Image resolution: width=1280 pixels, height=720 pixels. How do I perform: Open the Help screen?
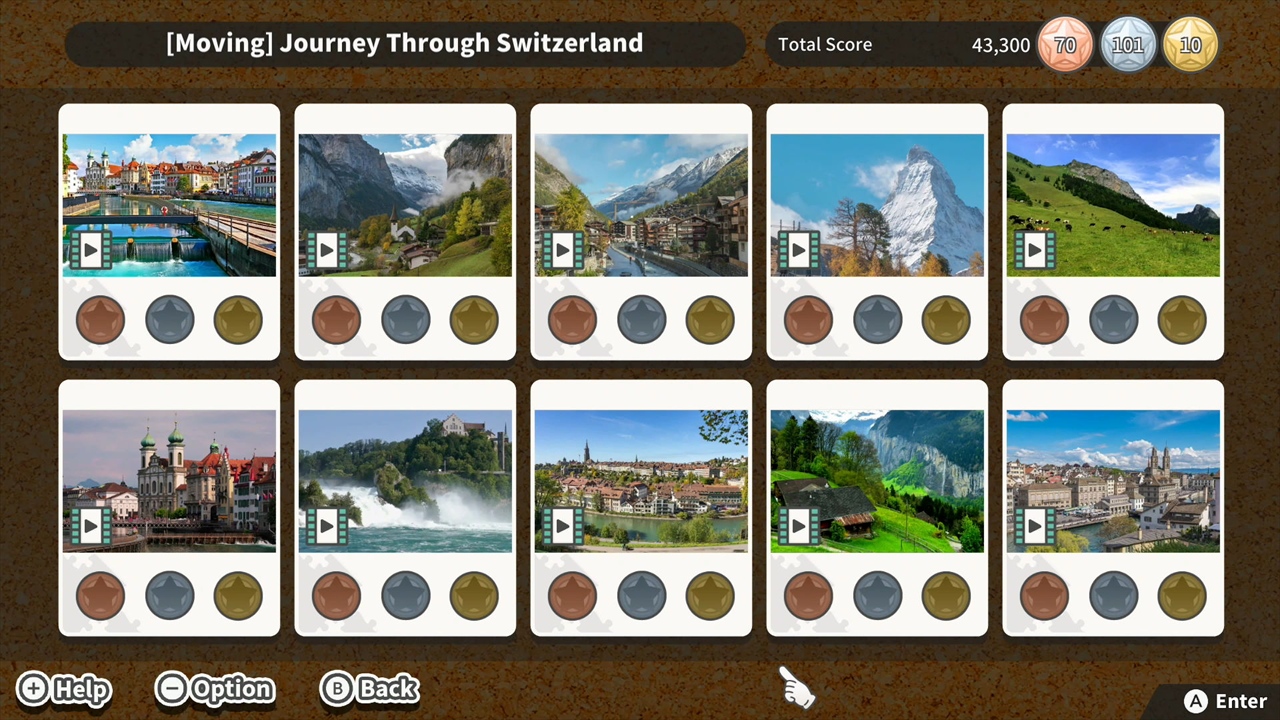point(63,688)
